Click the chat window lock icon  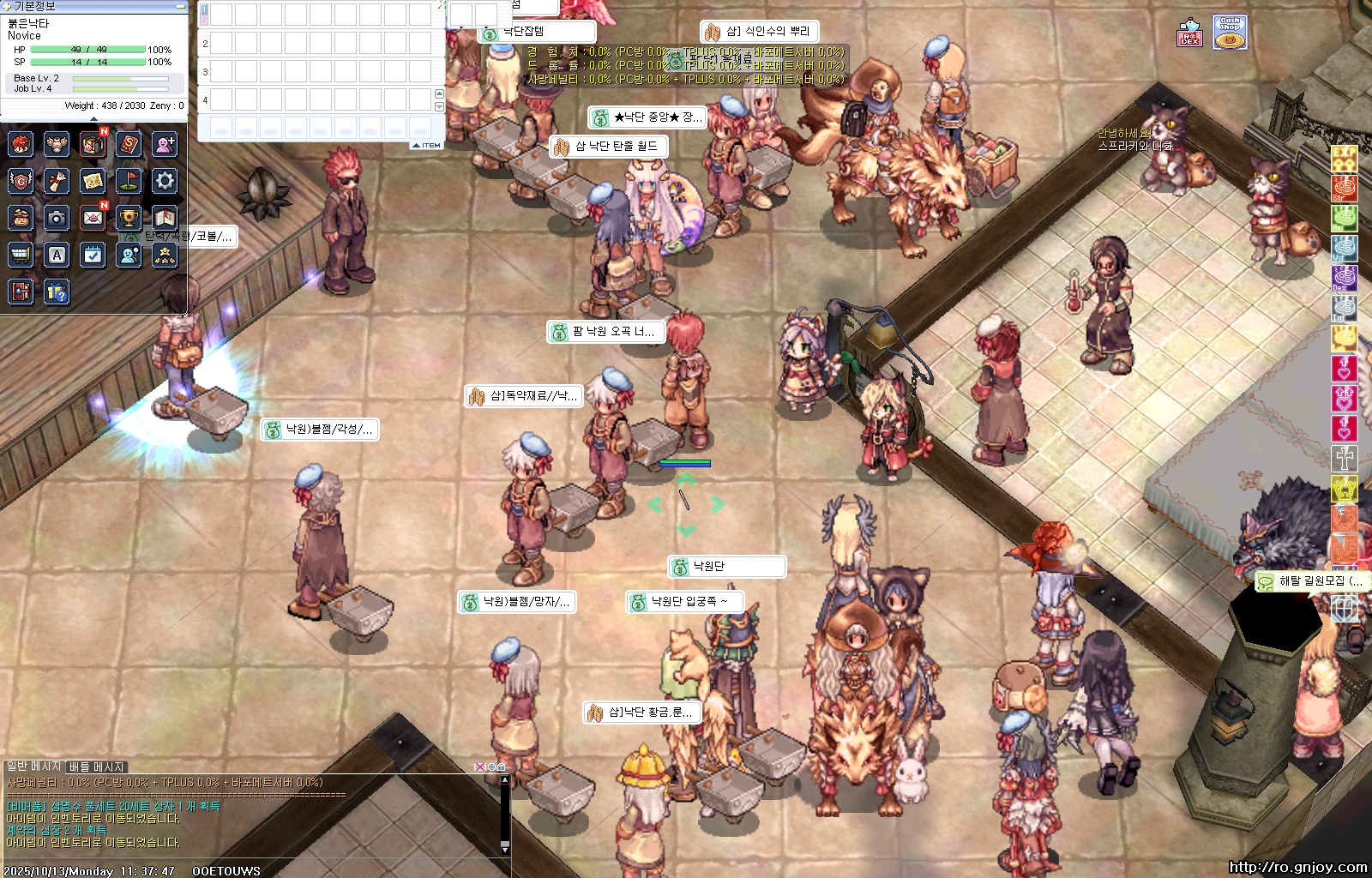(x=501, y=767)
